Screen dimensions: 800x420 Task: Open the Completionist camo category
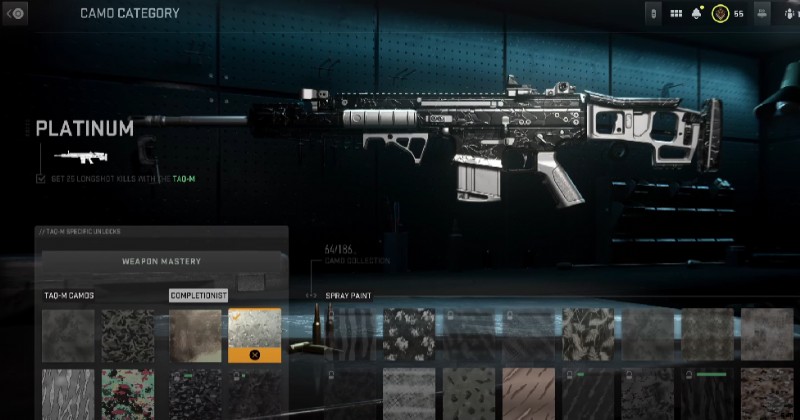(198, 296)
